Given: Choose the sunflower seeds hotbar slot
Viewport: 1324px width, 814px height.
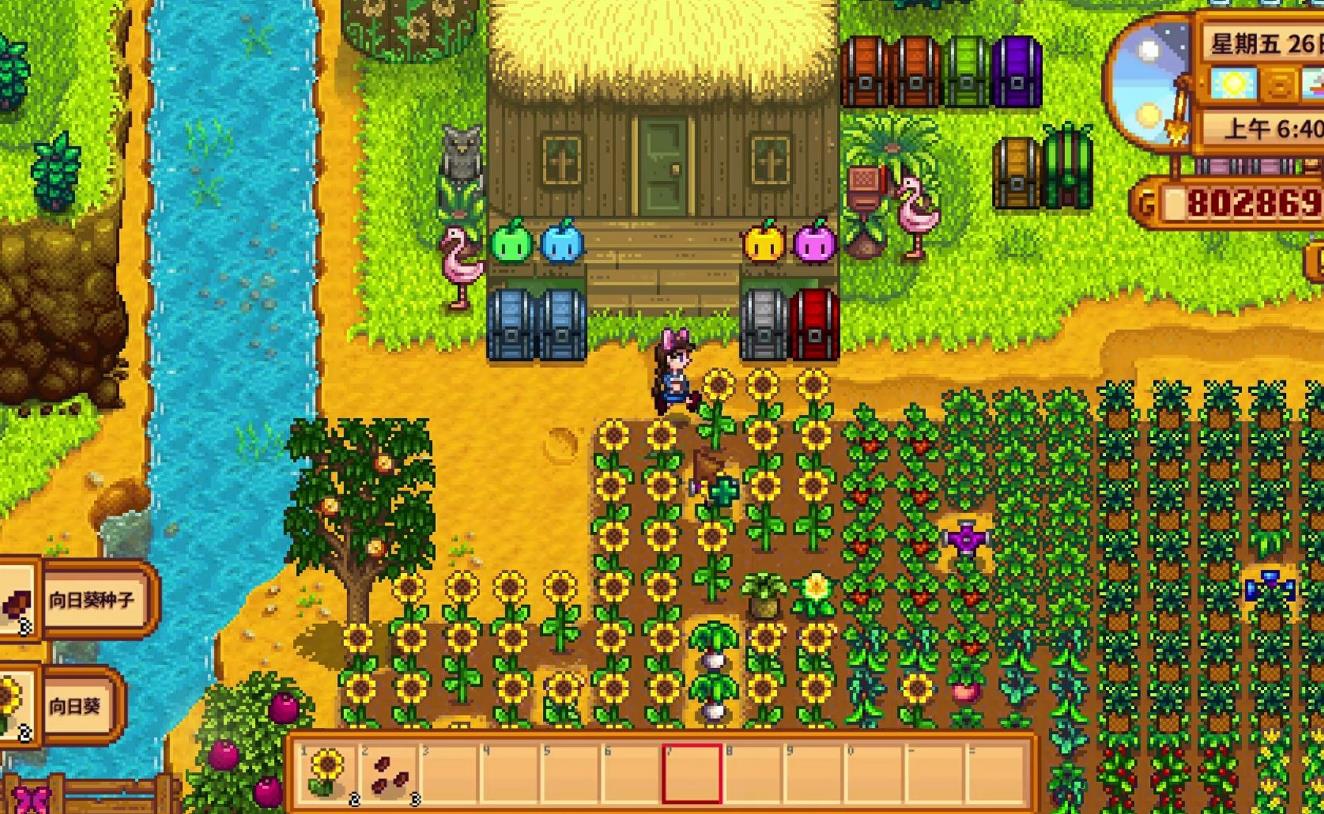Looking at the screenshot, I should coord(389,772).
